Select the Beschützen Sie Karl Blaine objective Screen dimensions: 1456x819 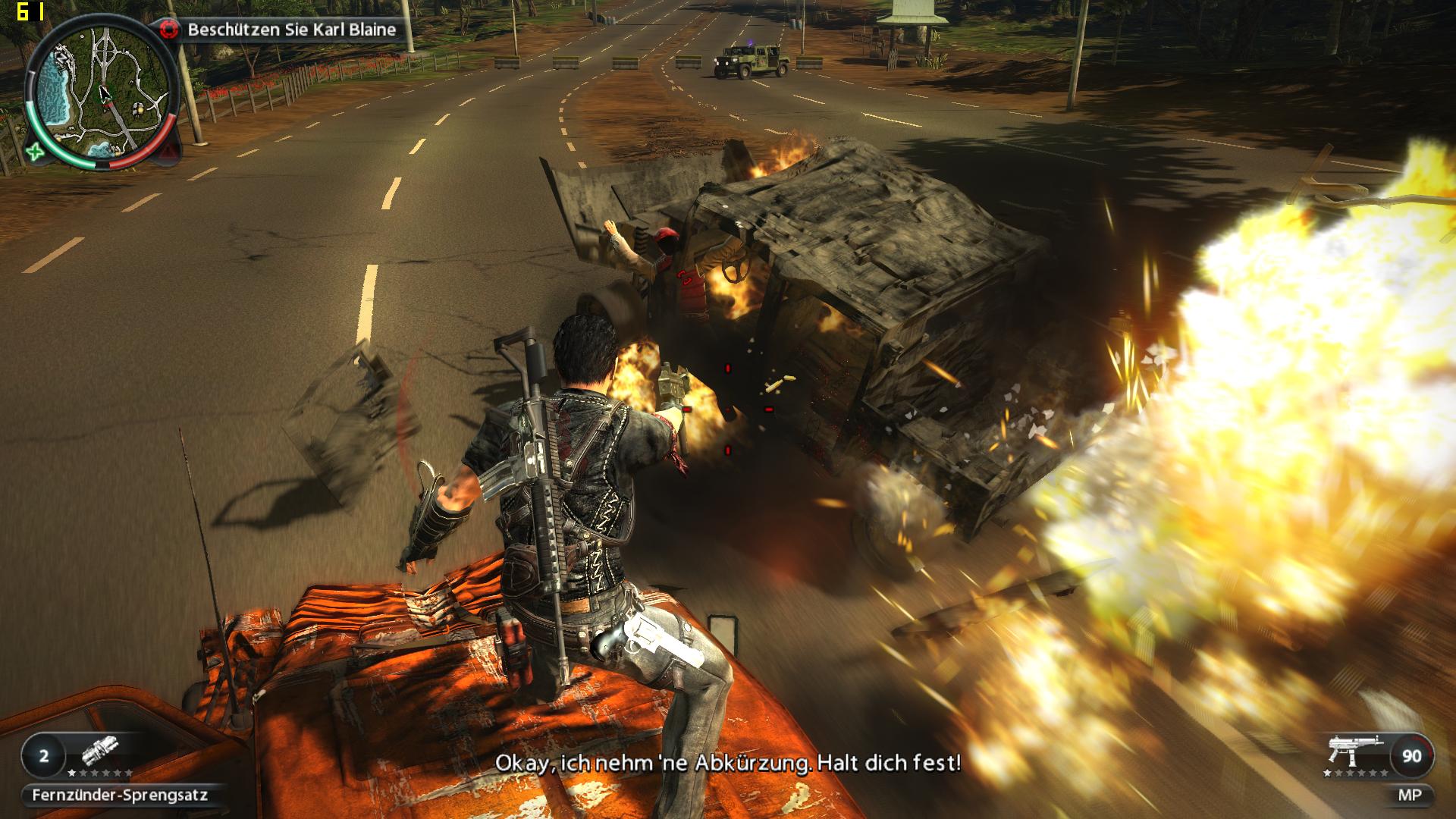pyautogui.click(x=292, y=30)
